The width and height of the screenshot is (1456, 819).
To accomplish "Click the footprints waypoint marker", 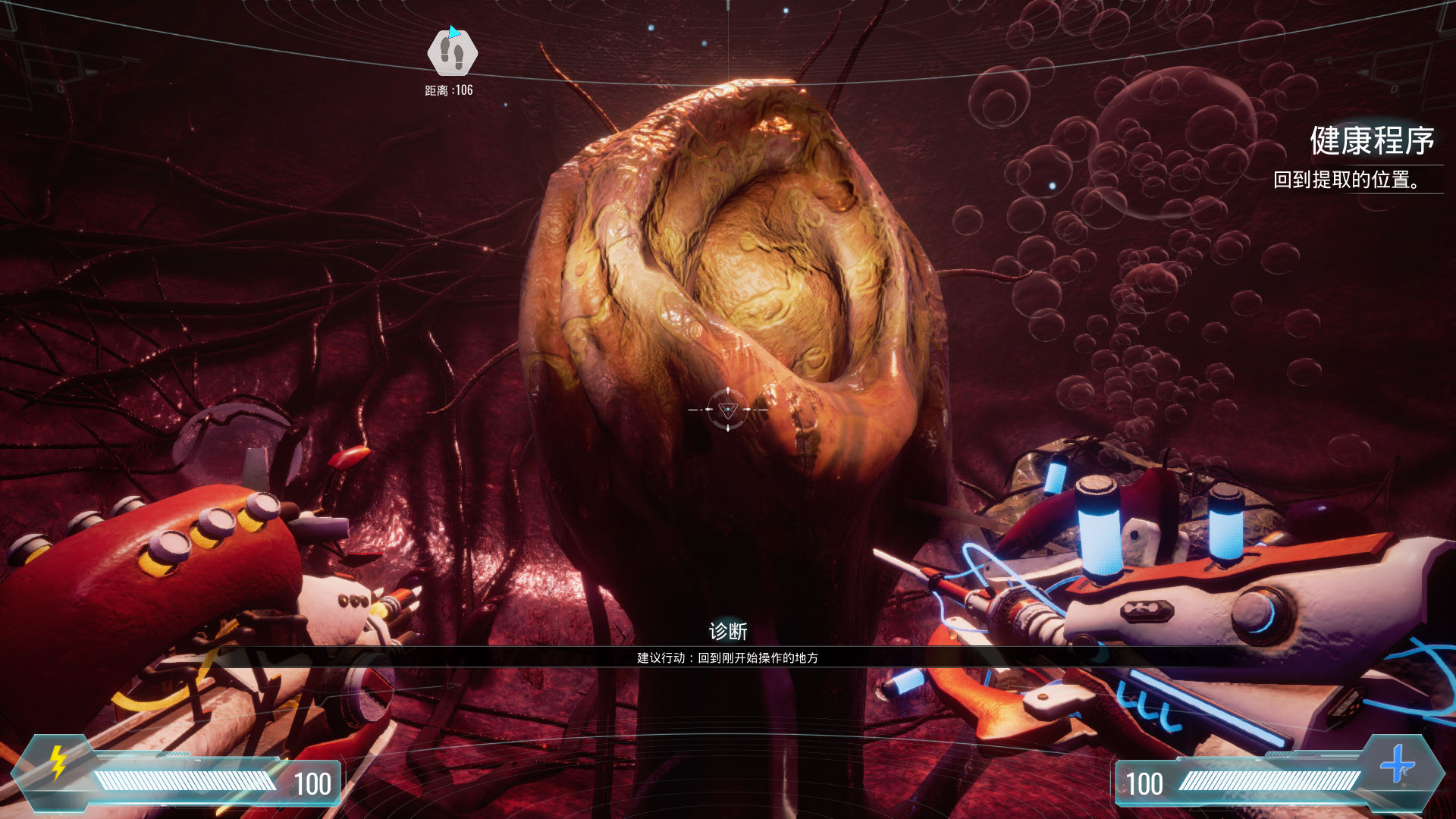I will click(453, 53).
